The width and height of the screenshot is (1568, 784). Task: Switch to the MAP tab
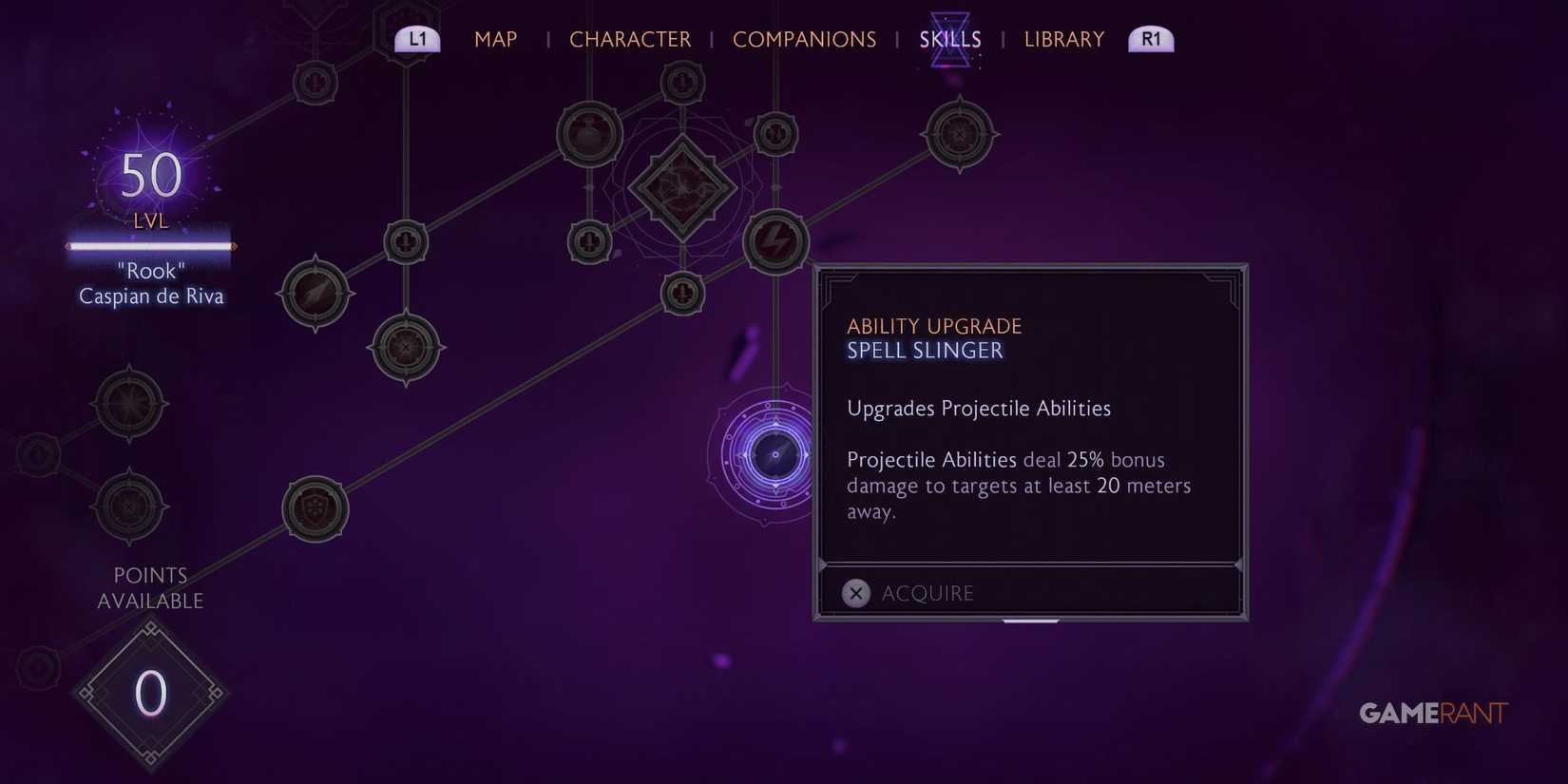click(x=495, y=40)
